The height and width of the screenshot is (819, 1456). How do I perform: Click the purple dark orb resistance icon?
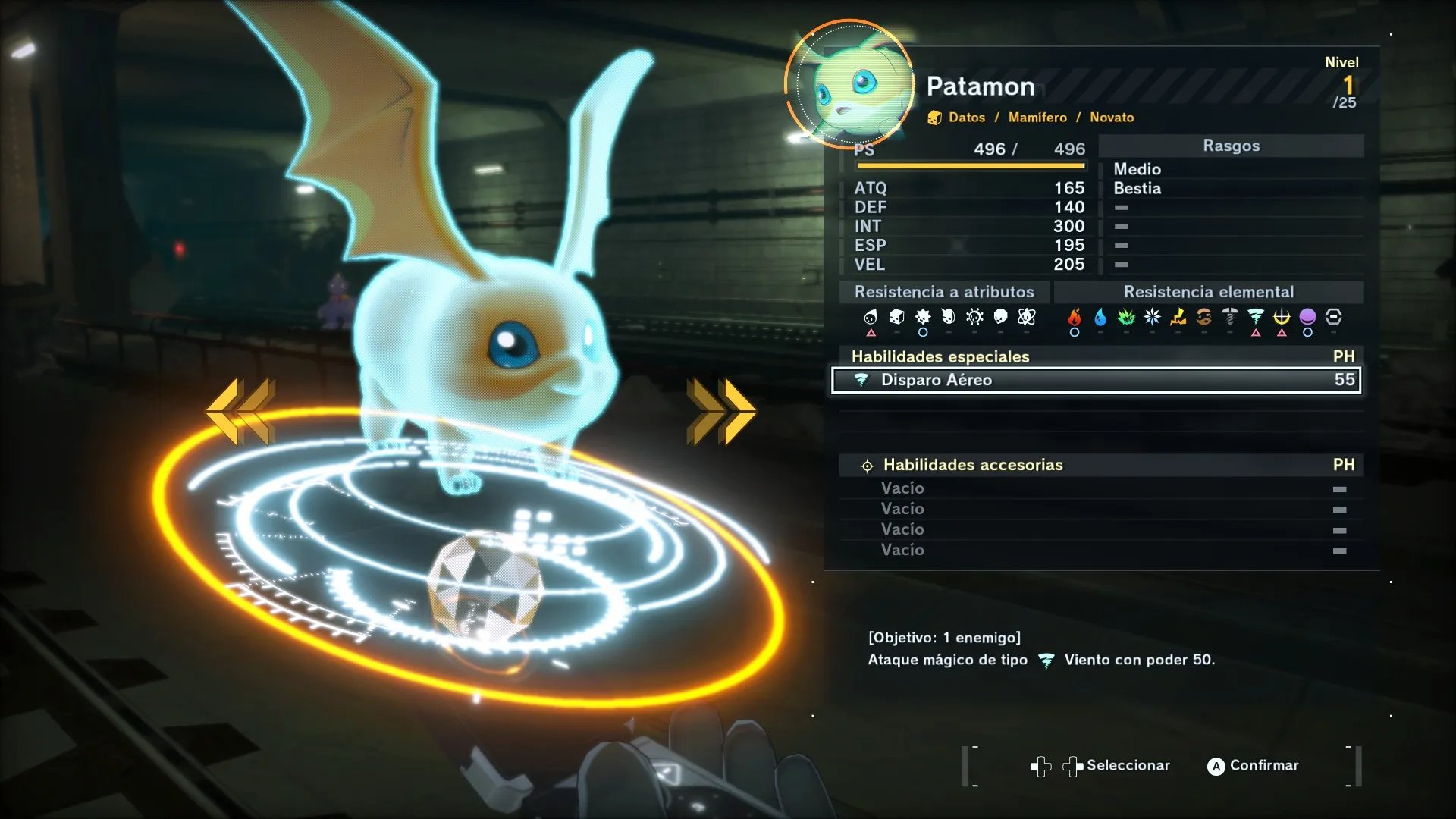pos(1307,317)
